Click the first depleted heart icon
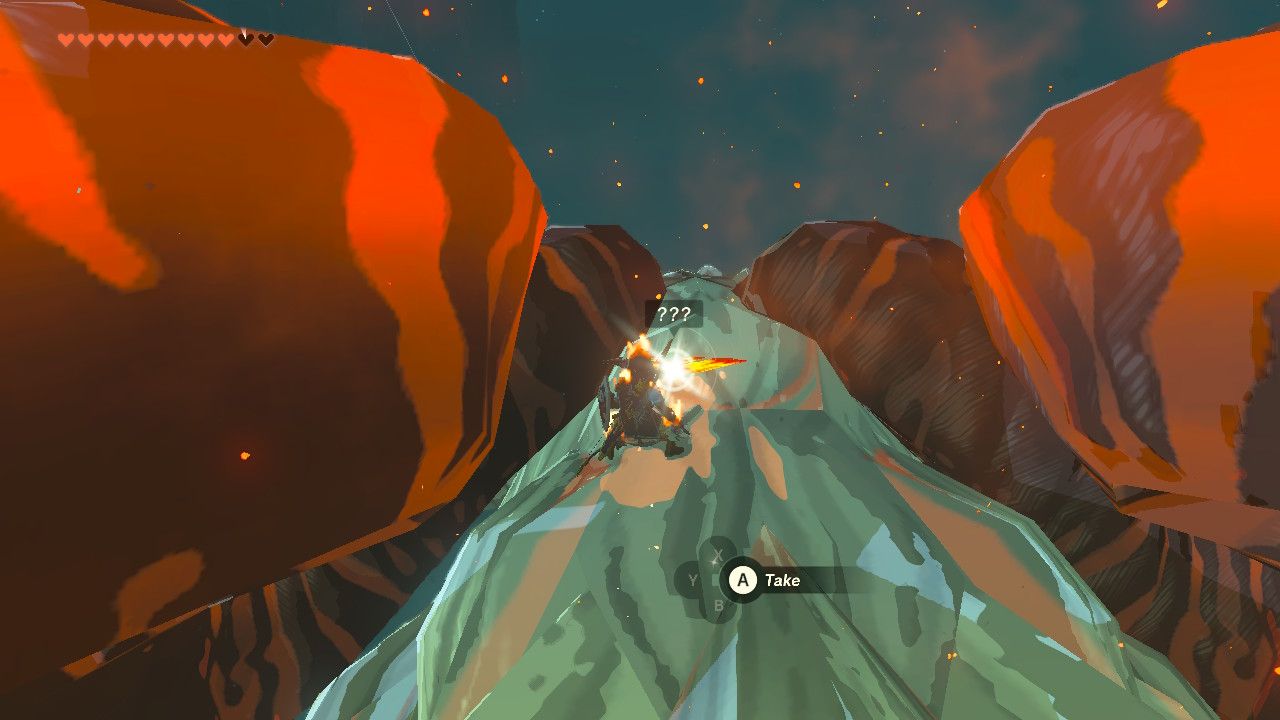This screenshot has height=720, width=1280. 244,40
